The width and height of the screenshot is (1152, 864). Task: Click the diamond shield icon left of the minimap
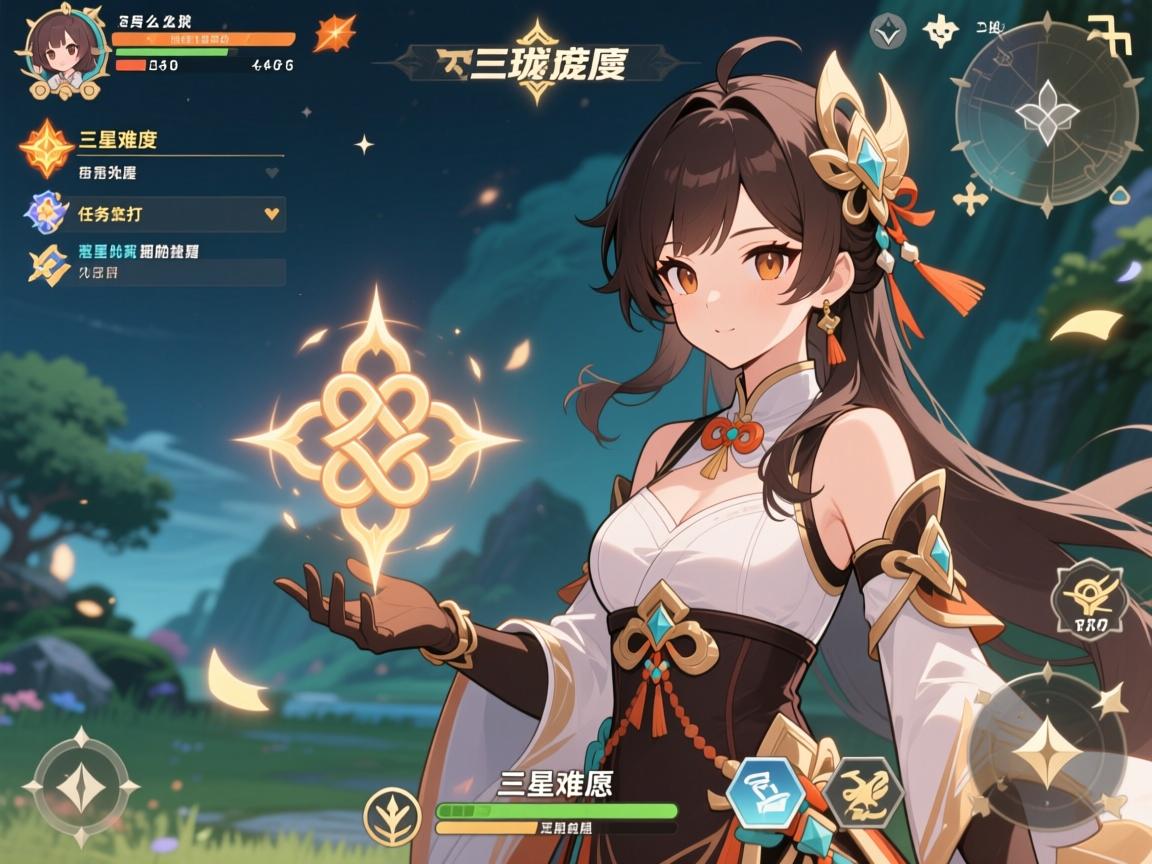pos(886,33)
